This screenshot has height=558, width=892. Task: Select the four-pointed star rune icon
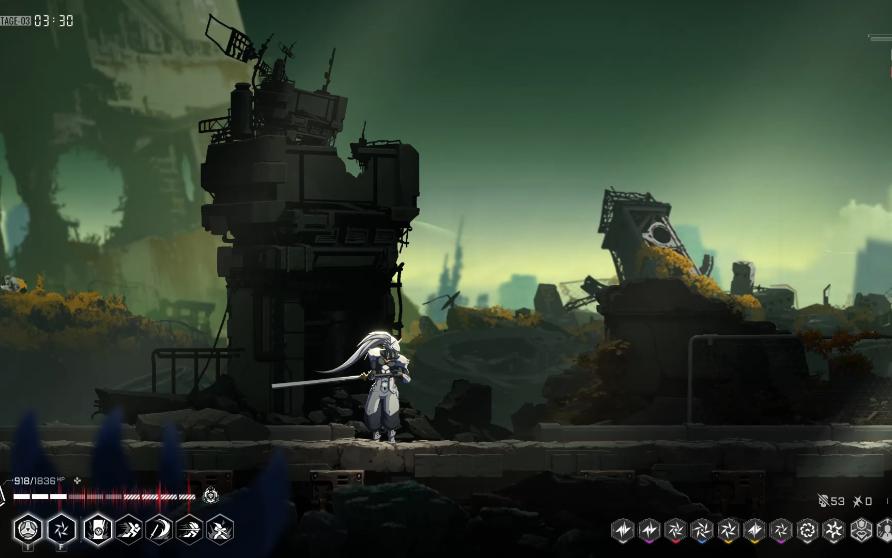[833, 530]
